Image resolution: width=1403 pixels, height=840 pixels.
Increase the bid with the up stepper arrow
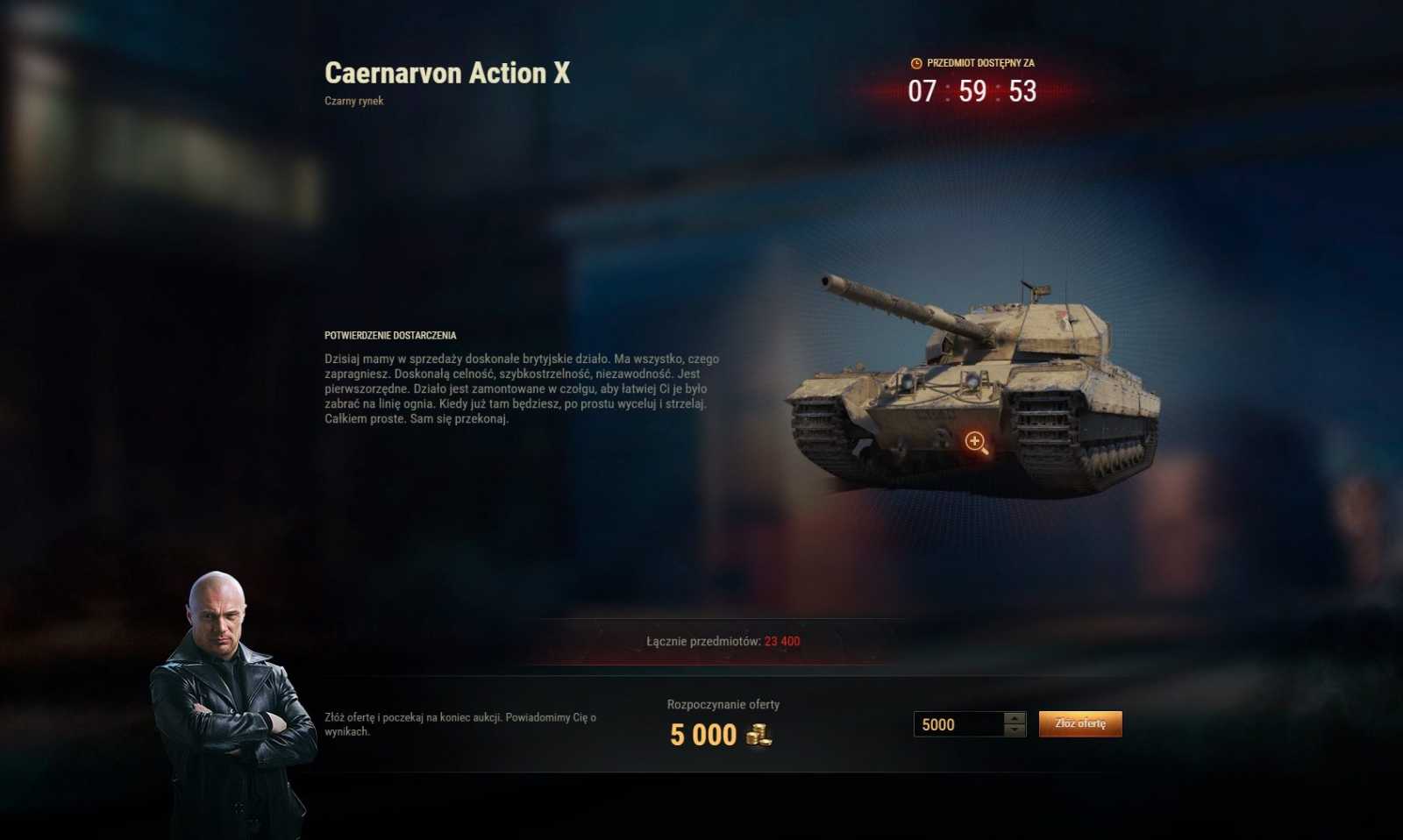(x=1015, y=719)
